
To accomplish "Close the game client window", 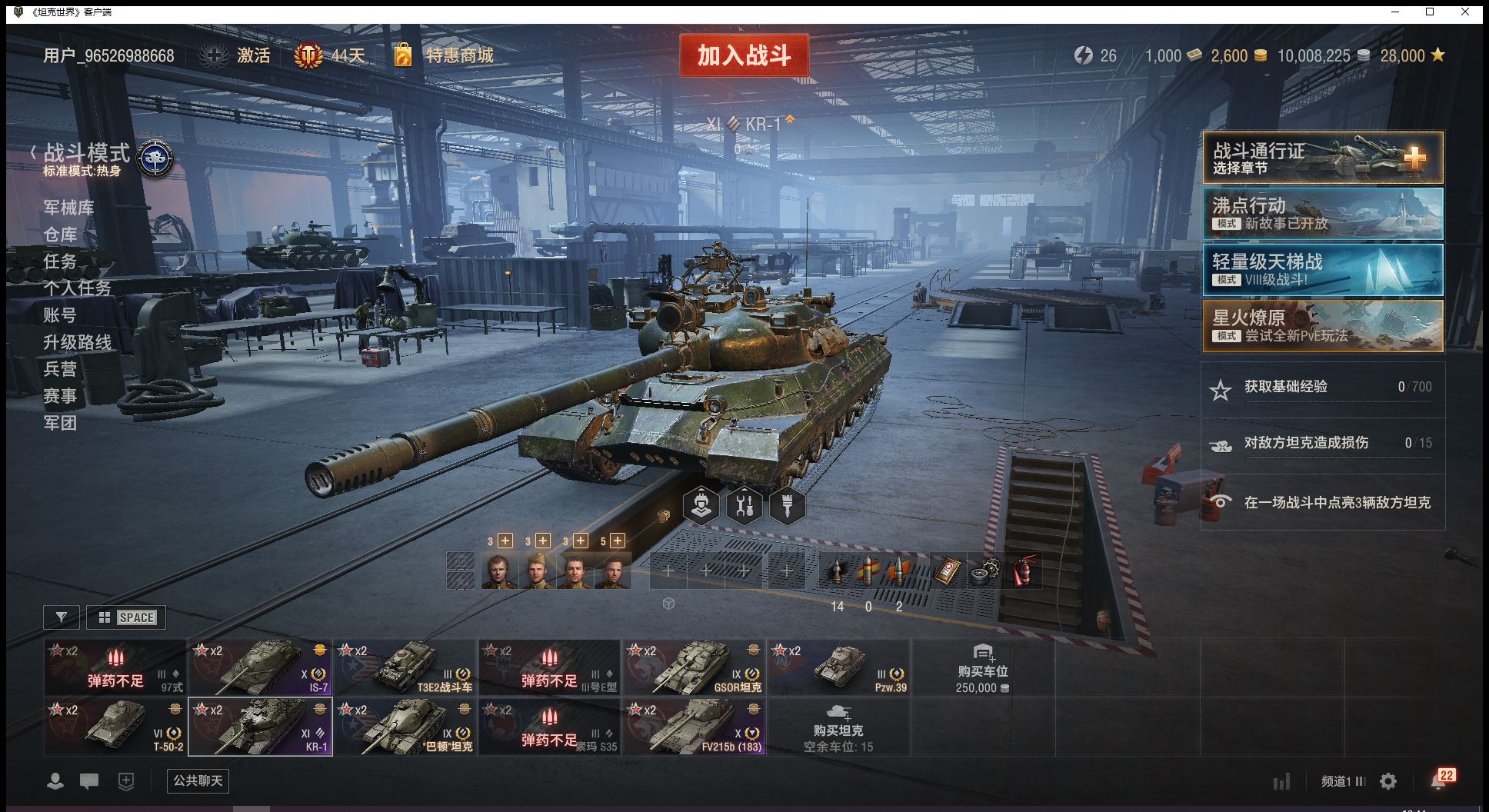I will tap(1465, 12).
